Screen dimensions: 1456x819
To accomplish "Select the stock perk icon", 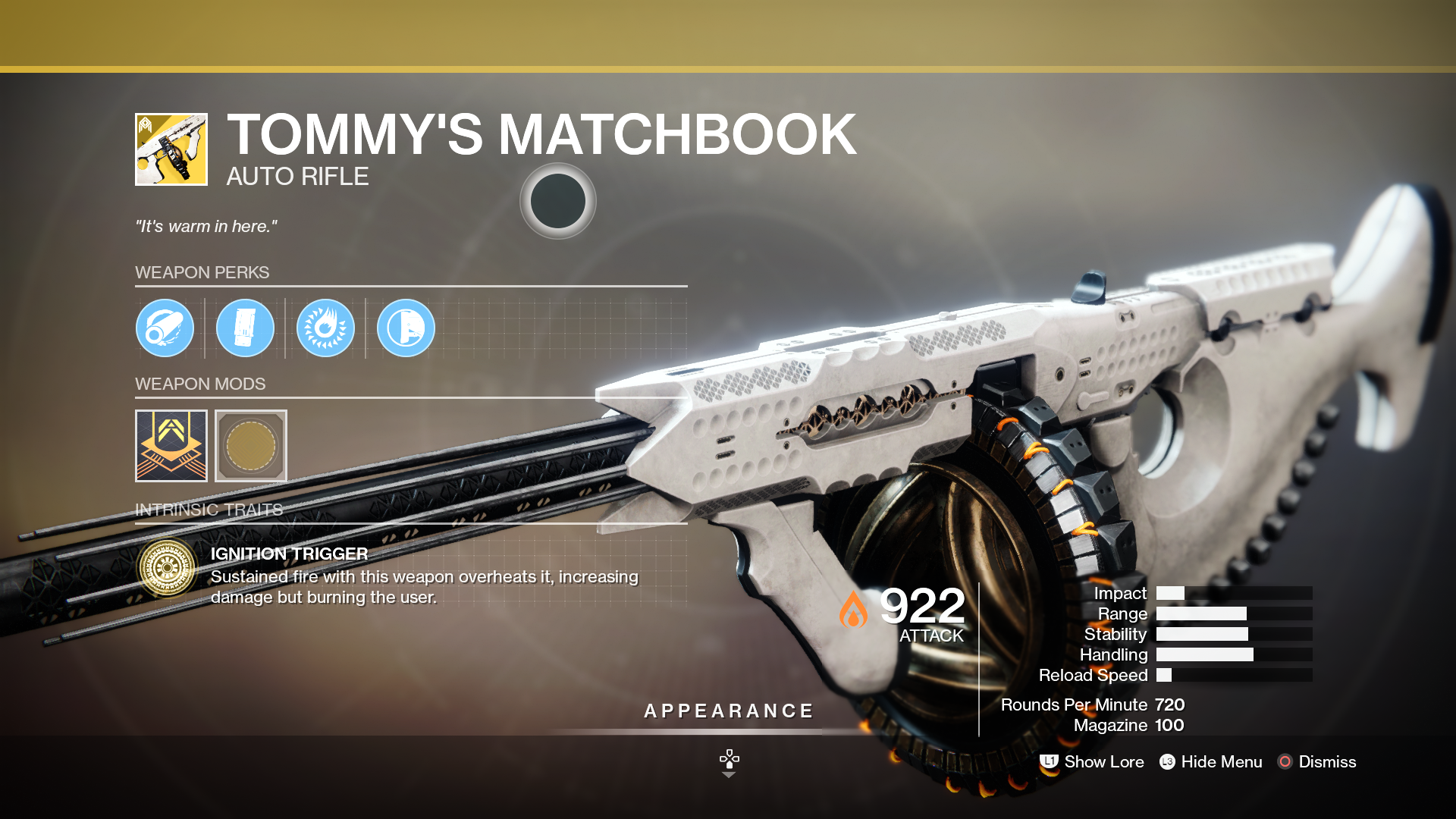I will coord(406,328).
